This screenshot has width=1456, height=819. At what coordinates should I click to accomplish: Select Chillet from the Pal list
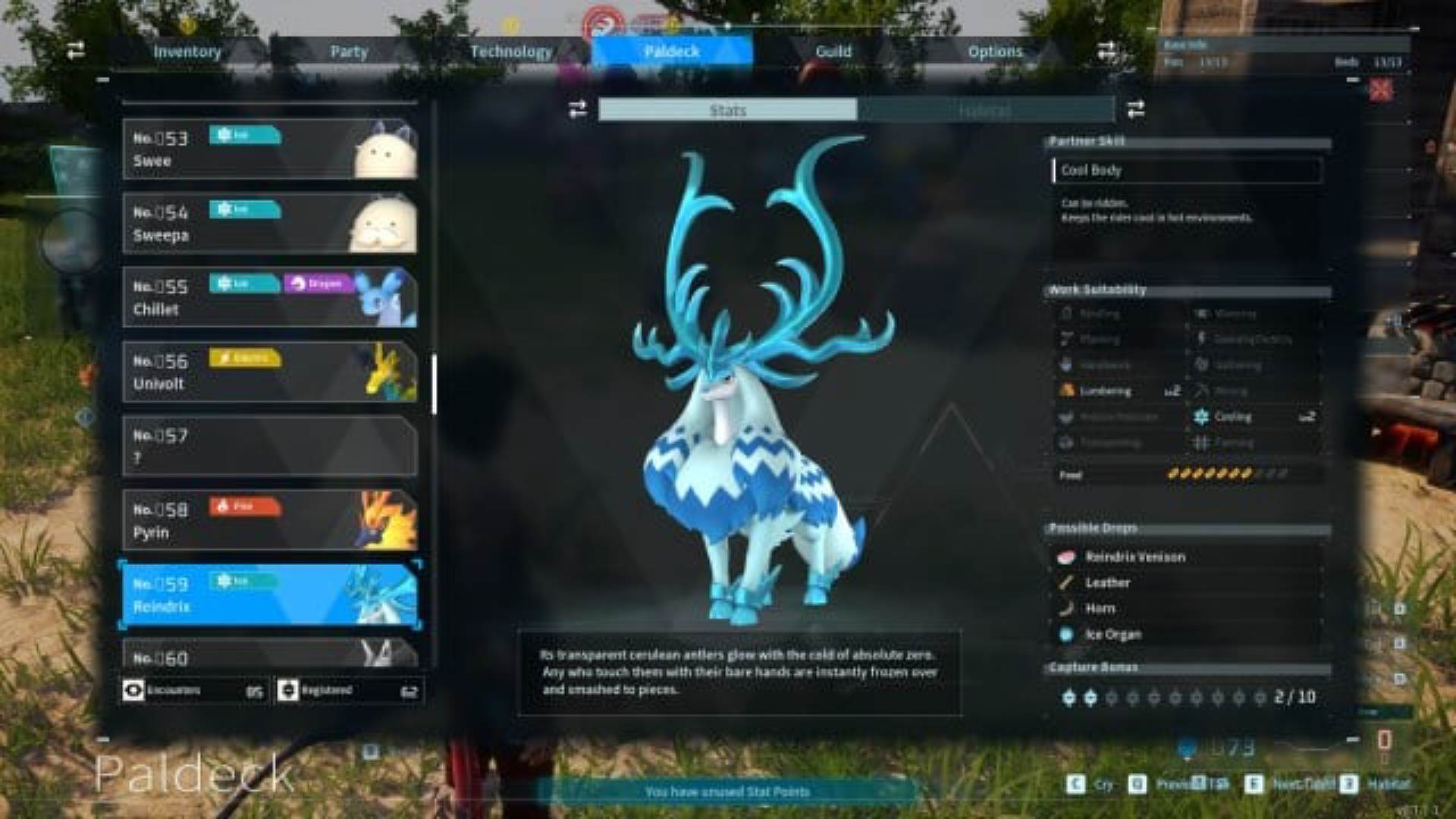pos(269,297)
